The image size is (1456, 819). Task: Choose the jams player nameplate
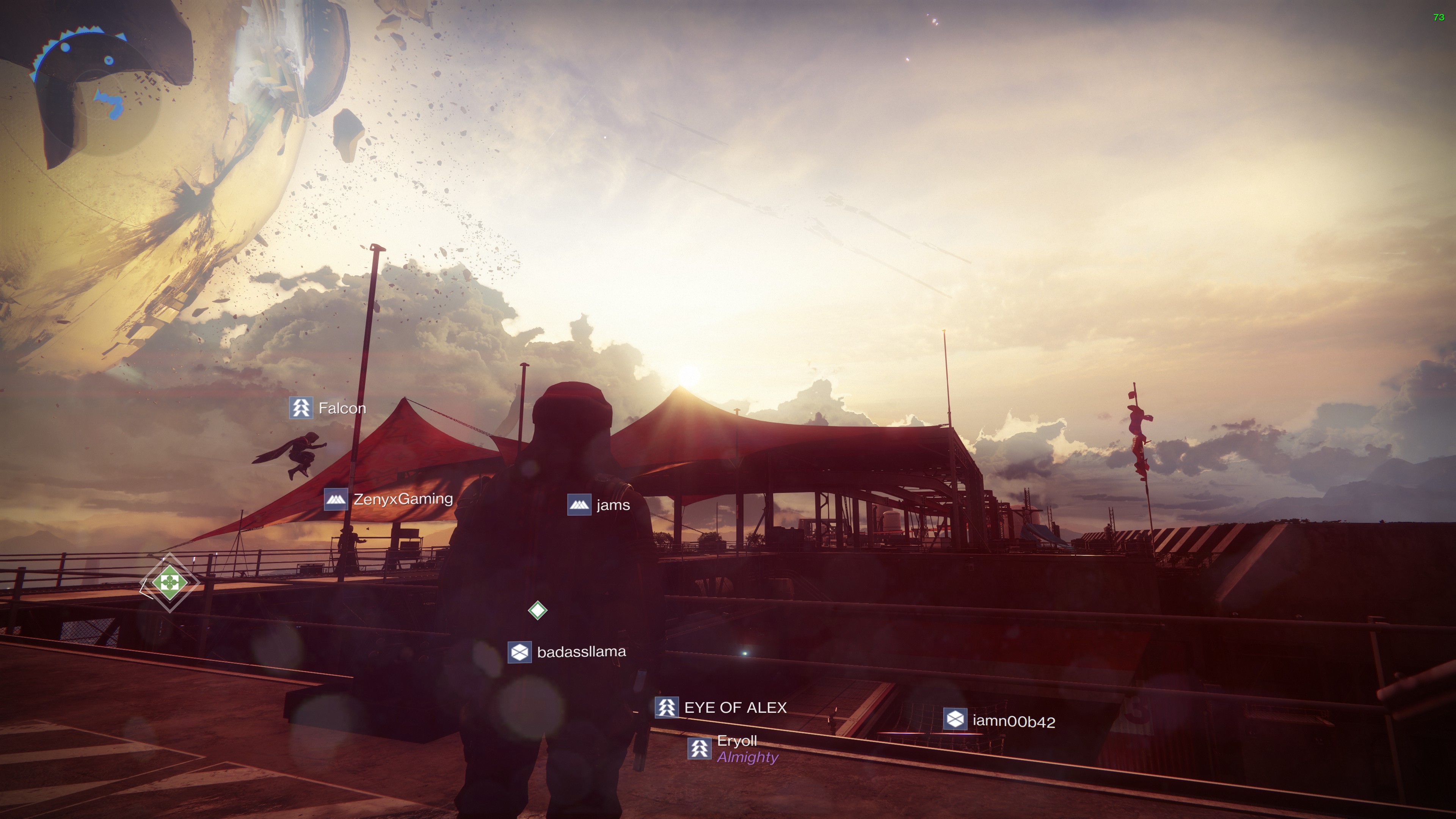599,505
